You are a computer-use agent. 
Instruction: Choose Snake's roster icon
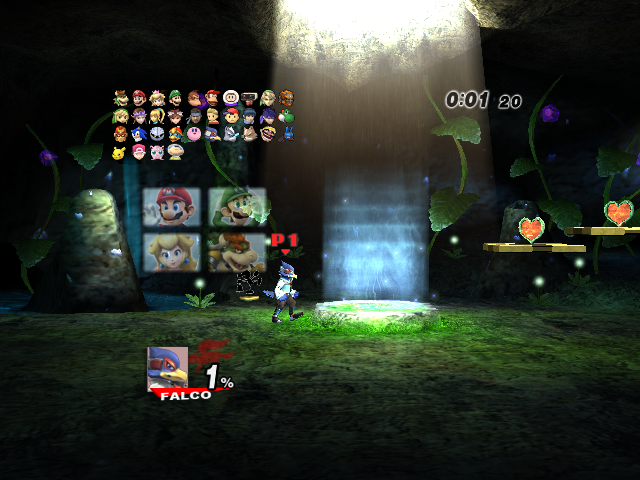pos(194,116)
